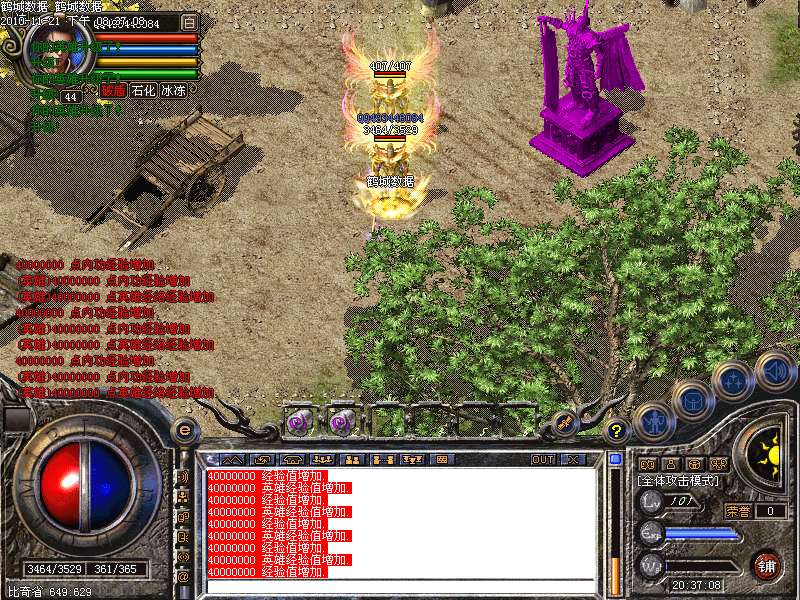Viewport: 800px width, 600px height.
Task: Click the round 'e' button left of chat
Action: (184, 431)
